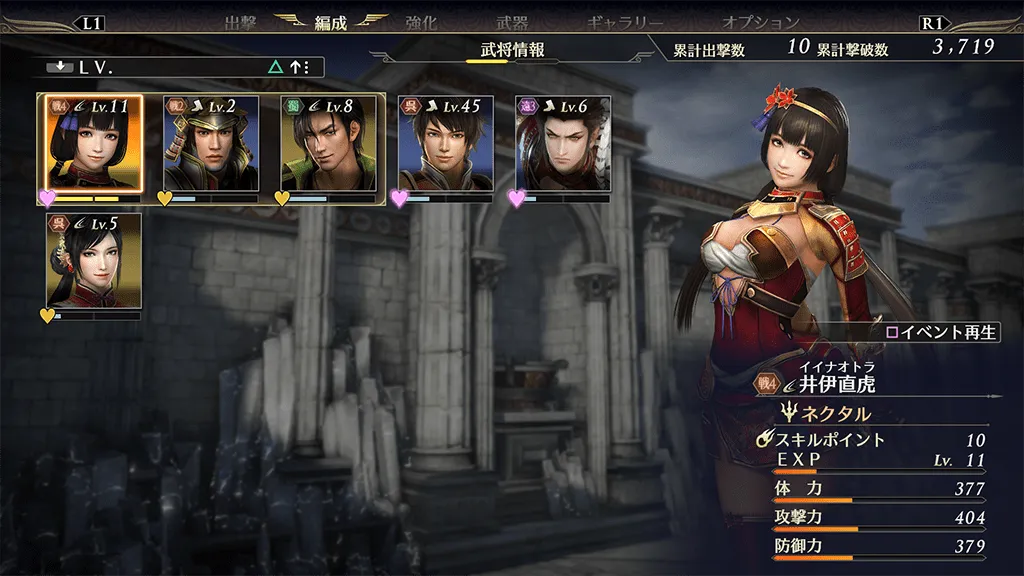The width and height of the screenshot is (1024, 576).
Task: Open the 武将情報 sub-tab
Action: point(512,51)
